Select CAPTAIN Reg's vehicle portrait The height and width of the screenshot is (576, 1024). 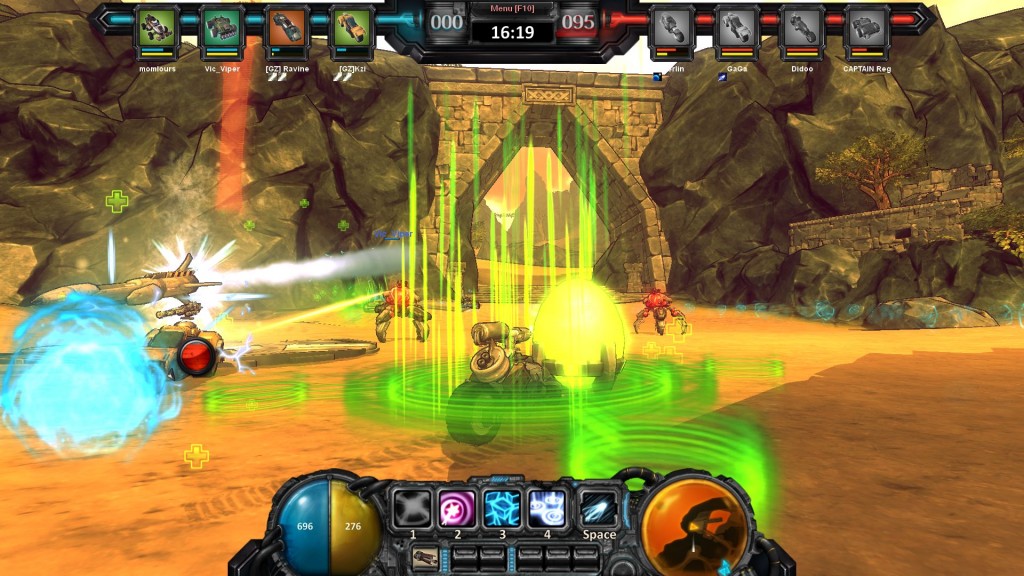[x=866, y=29]
